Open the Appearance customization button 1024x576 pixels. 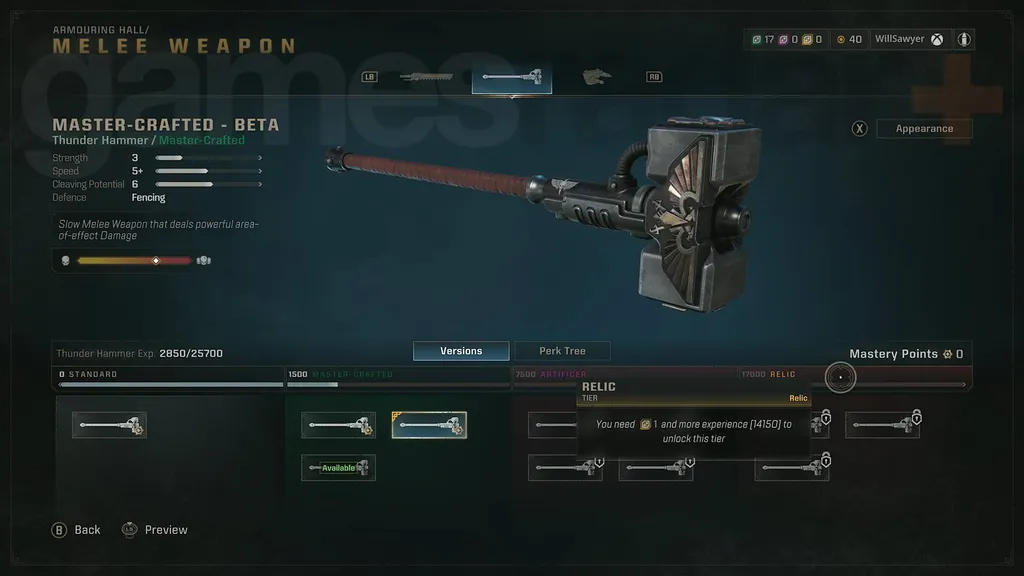pos(923,129)
